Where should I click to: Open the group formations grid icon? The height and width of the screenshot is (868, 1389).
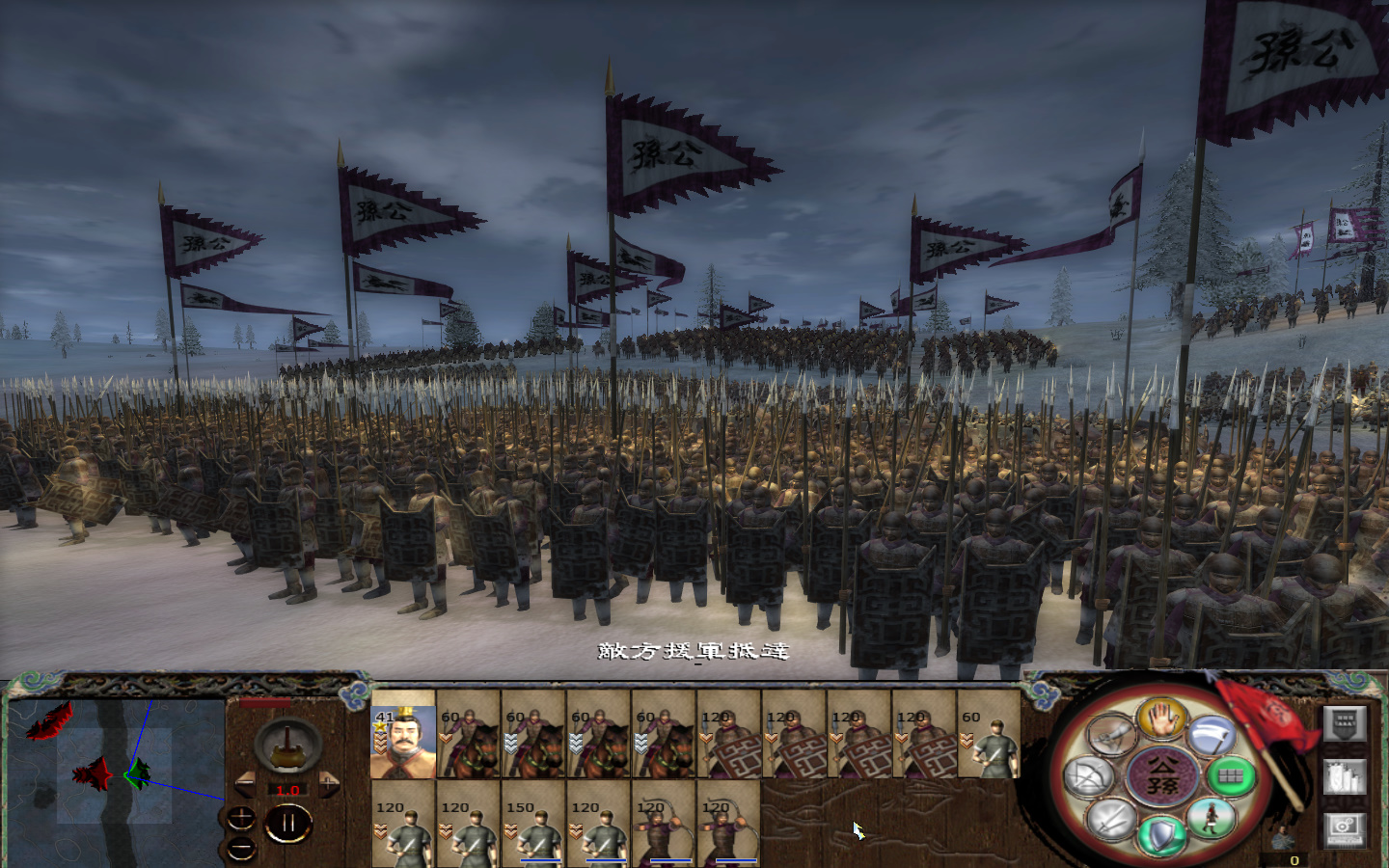pos(1232,775)
